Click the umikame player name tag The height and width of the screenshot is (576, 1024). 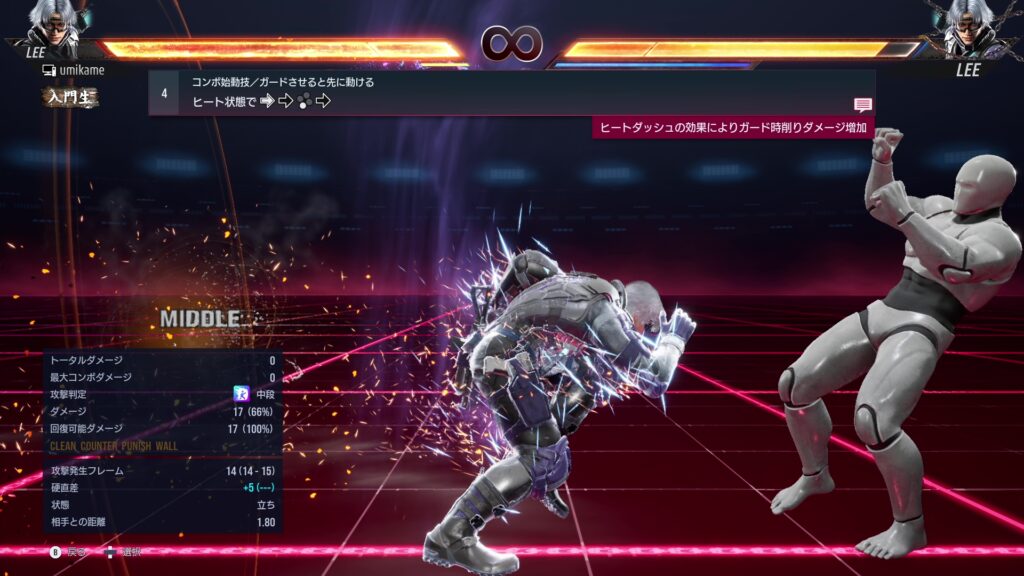(73, 70)
